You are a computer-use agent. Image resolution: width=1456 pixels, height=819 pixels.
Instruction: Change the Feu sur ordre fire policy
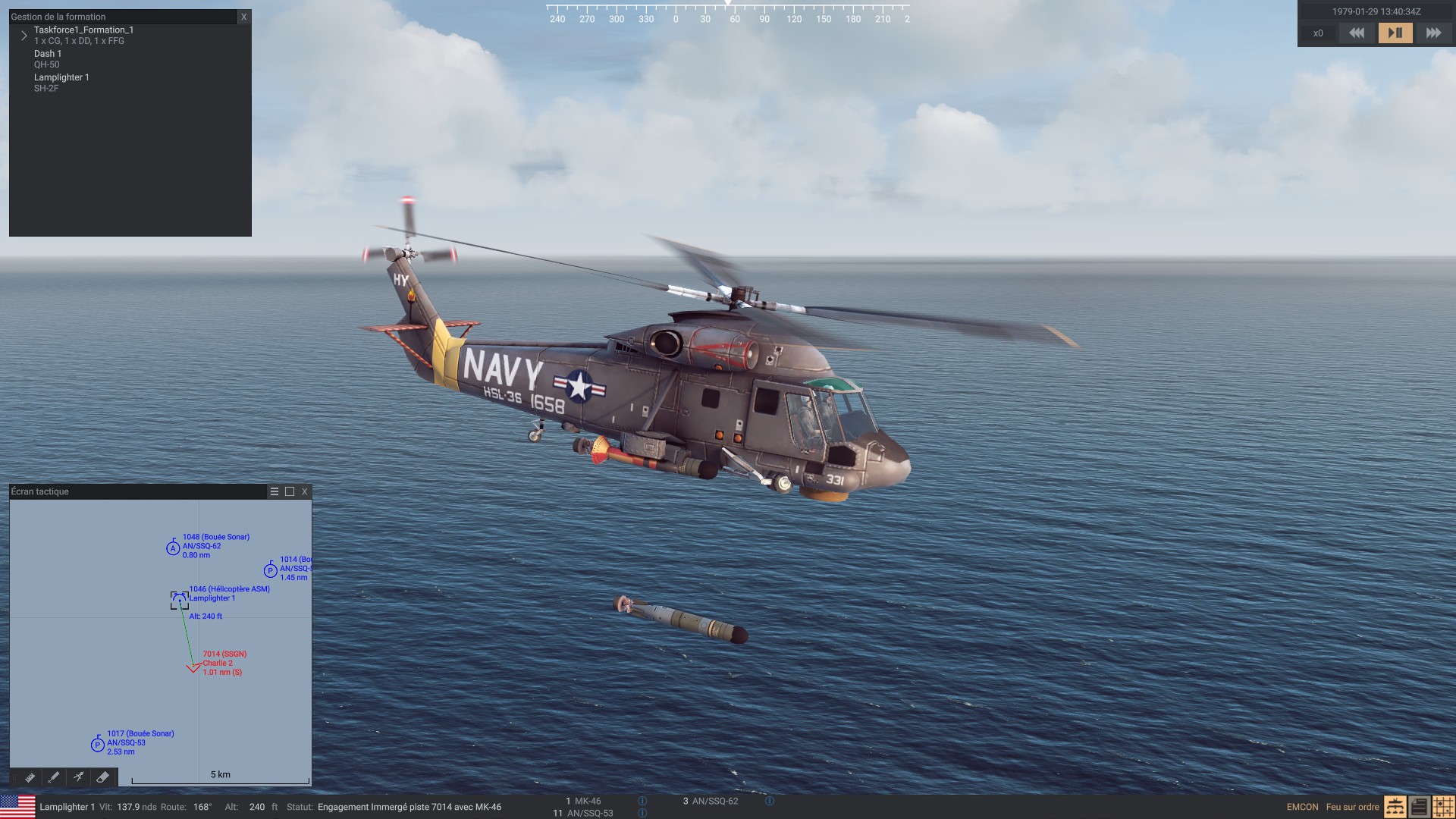pyautogui.click(x=1352, y=807)
